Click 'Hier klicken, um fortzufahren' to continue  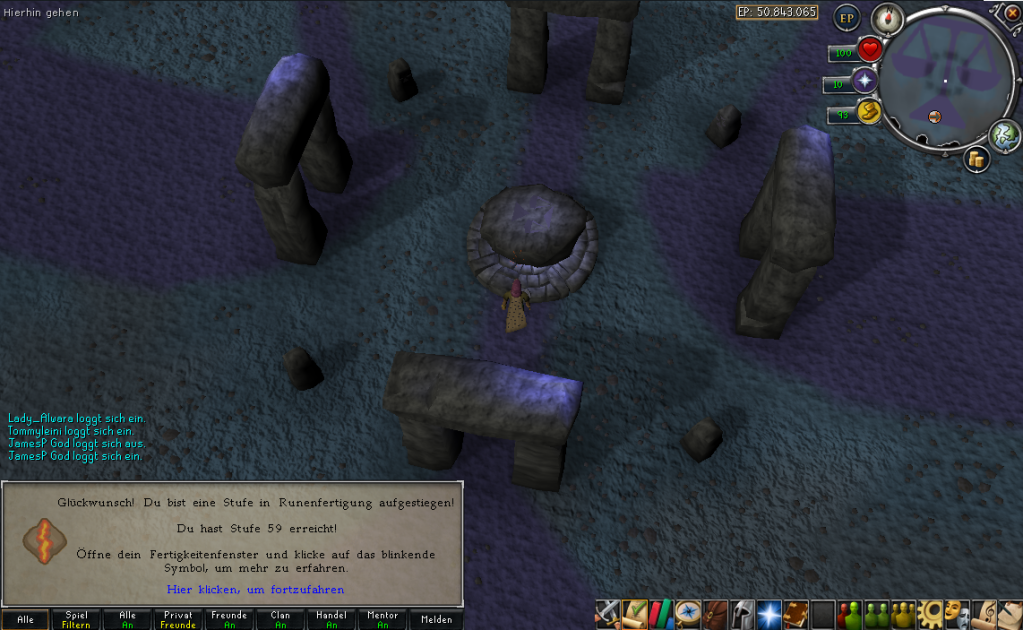[x=255, y=590]
